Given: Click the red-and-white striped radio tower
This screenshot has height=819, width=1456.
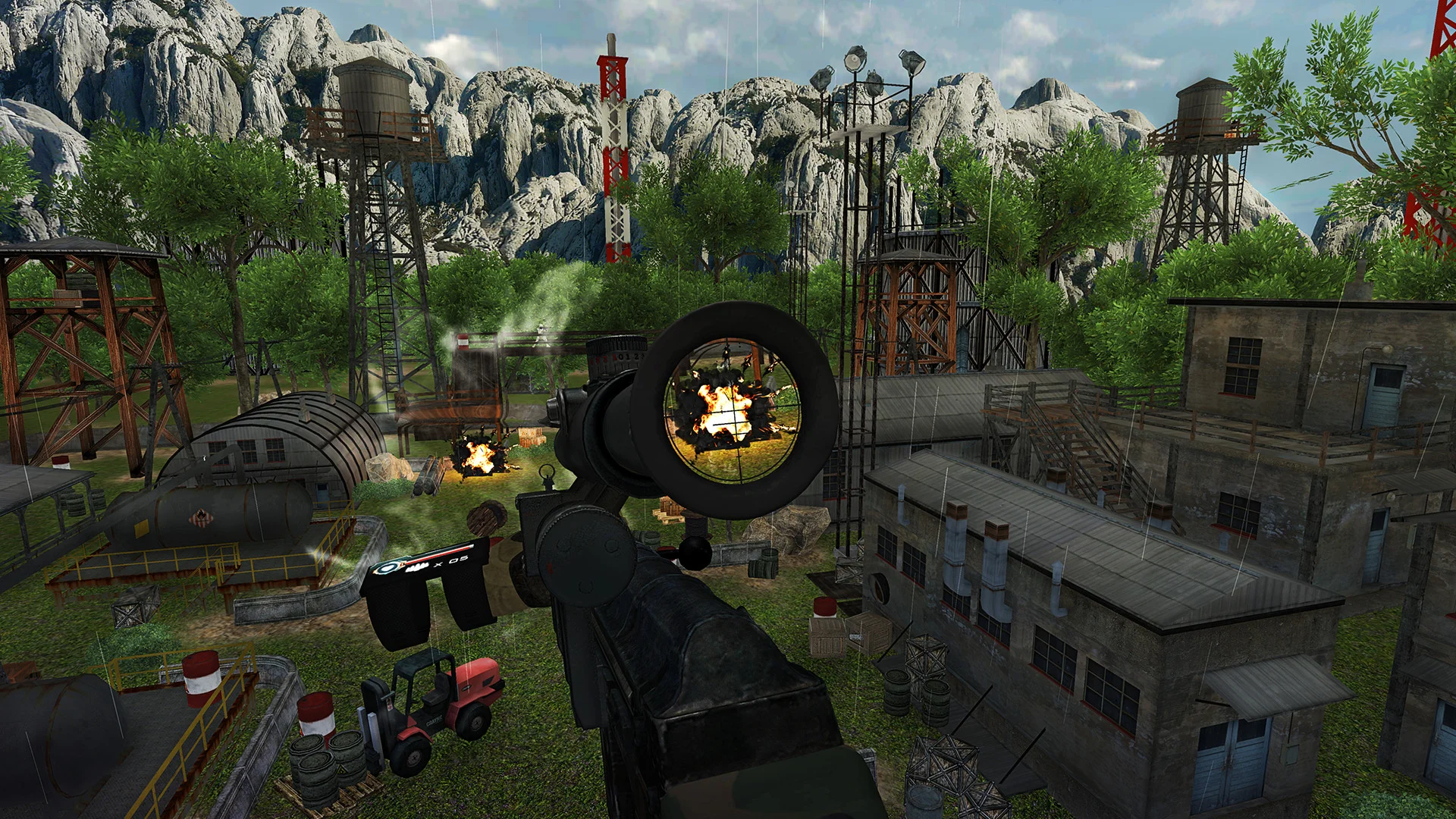Looking at the screenshot, I should (614, 144).
